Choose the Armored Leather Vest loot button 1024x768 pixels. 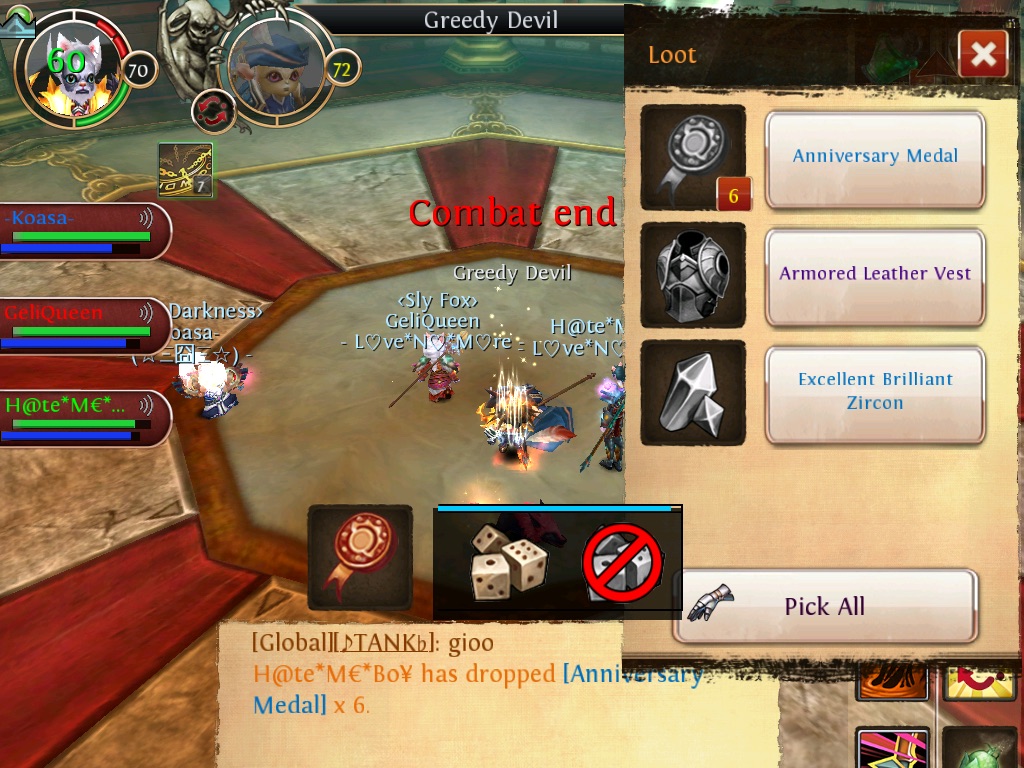[875, 275]
